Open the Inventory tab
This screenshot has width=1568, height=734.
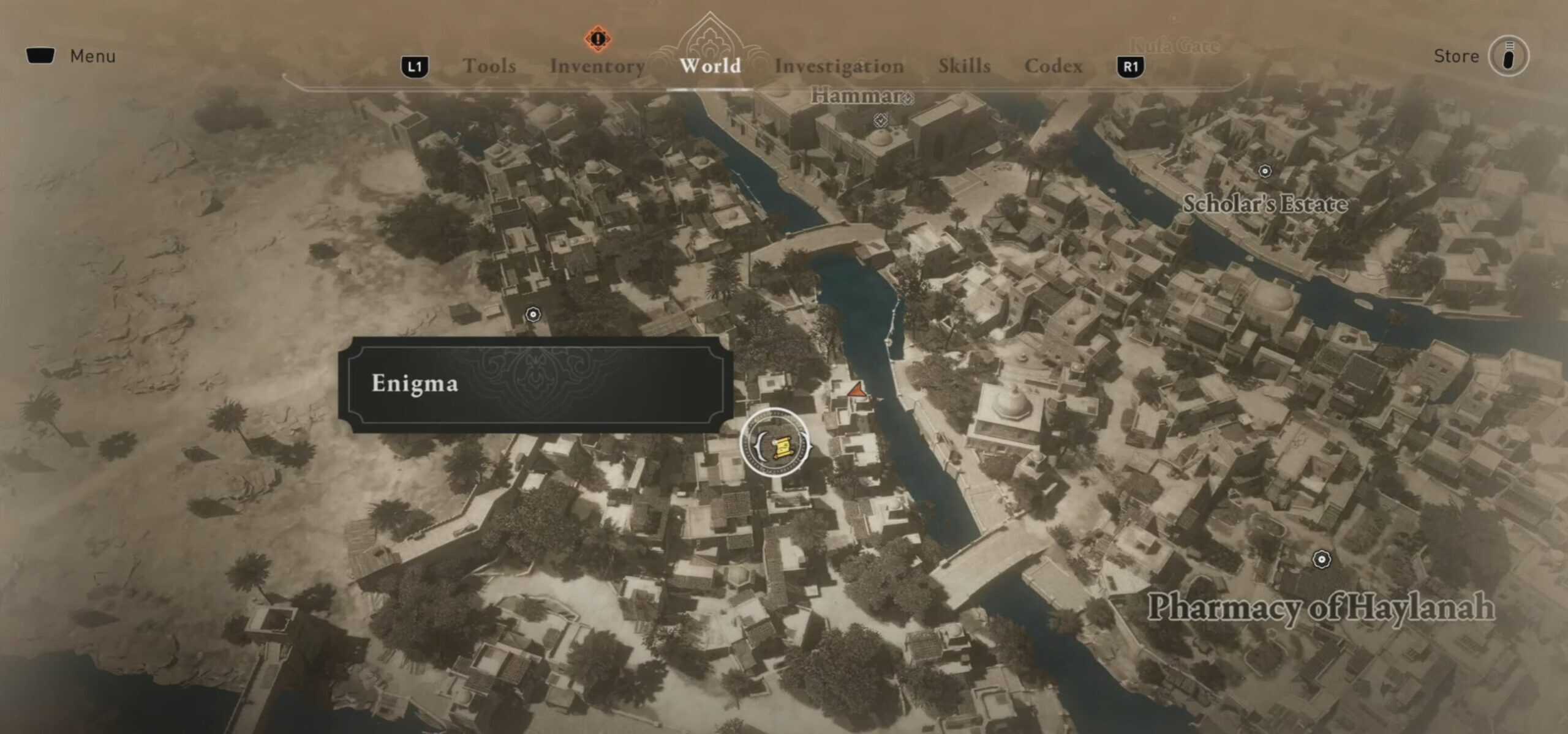(597, 66)
